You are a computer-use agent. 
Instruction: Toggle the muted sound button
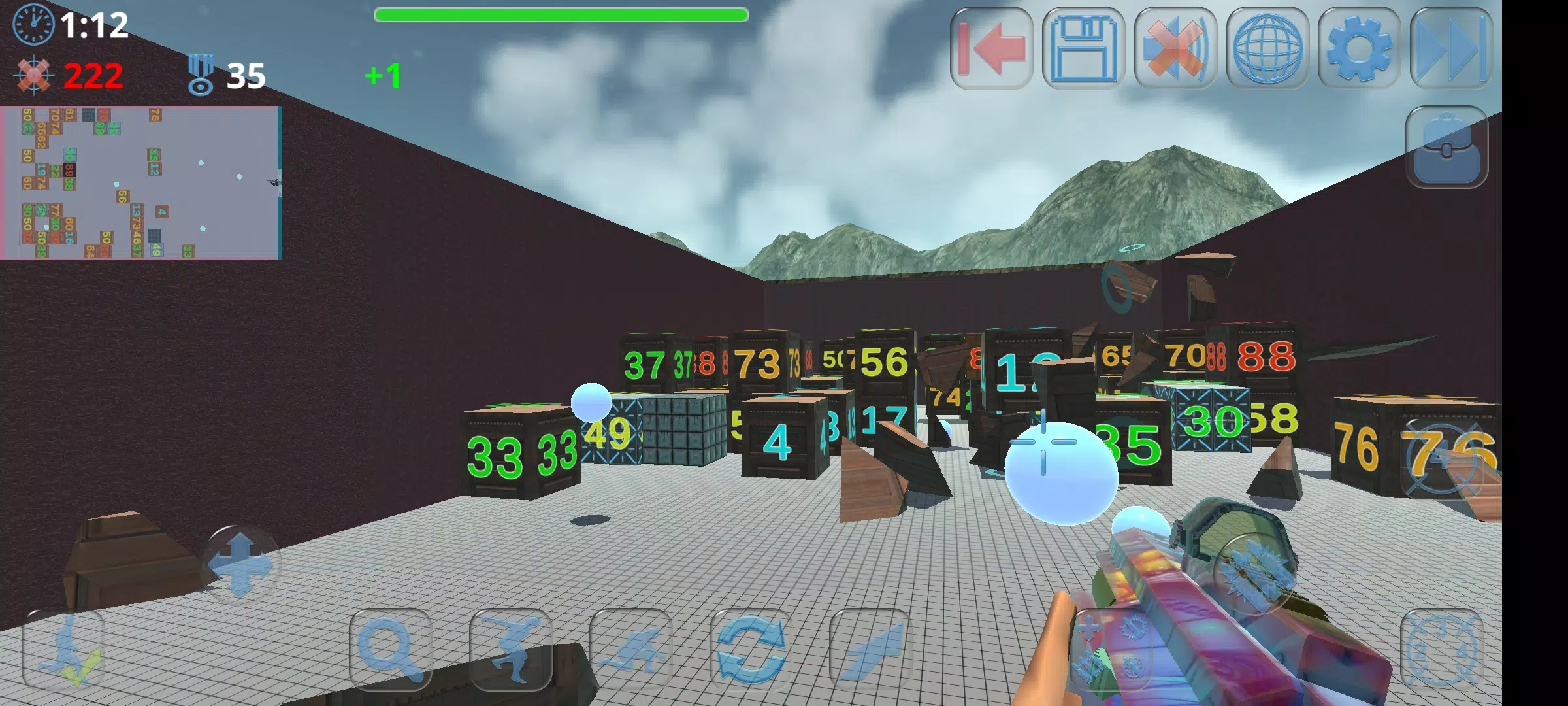[1175, 49]
